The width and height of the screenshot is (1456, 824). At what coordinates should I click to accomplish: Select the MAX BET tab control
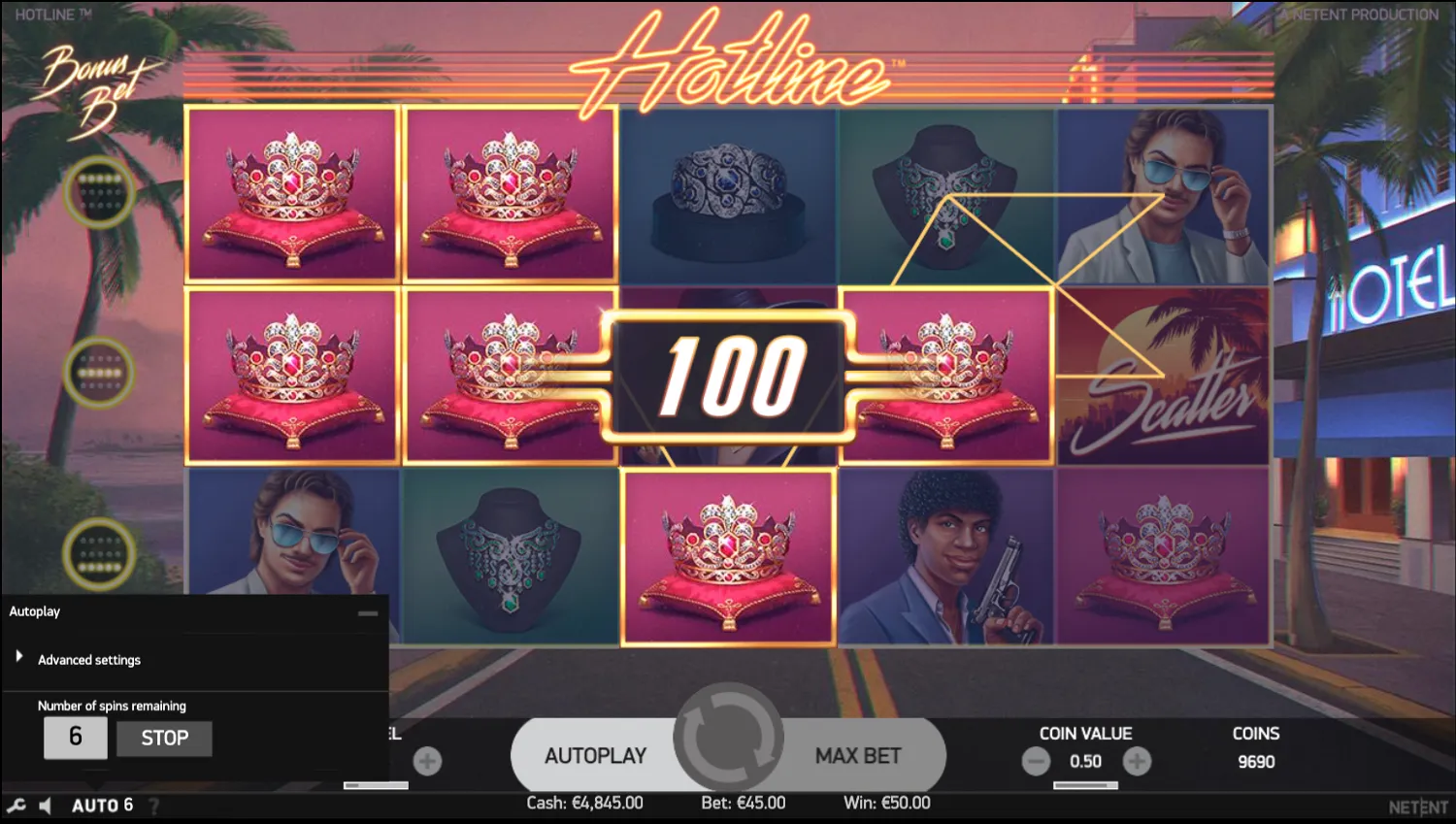(x=855, y=755)
